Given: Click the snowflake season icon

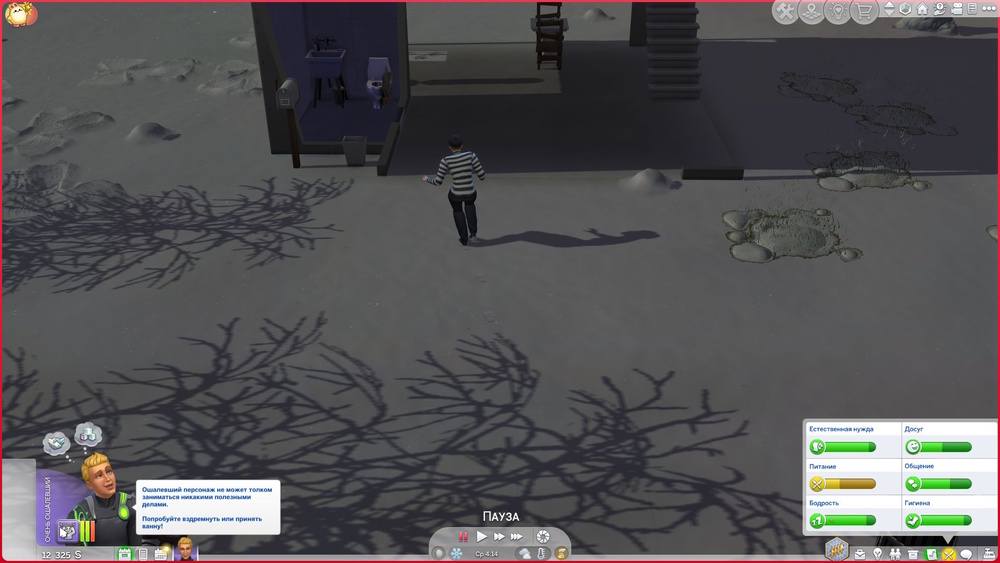Looking at the screenshot, I should point(457,553).
